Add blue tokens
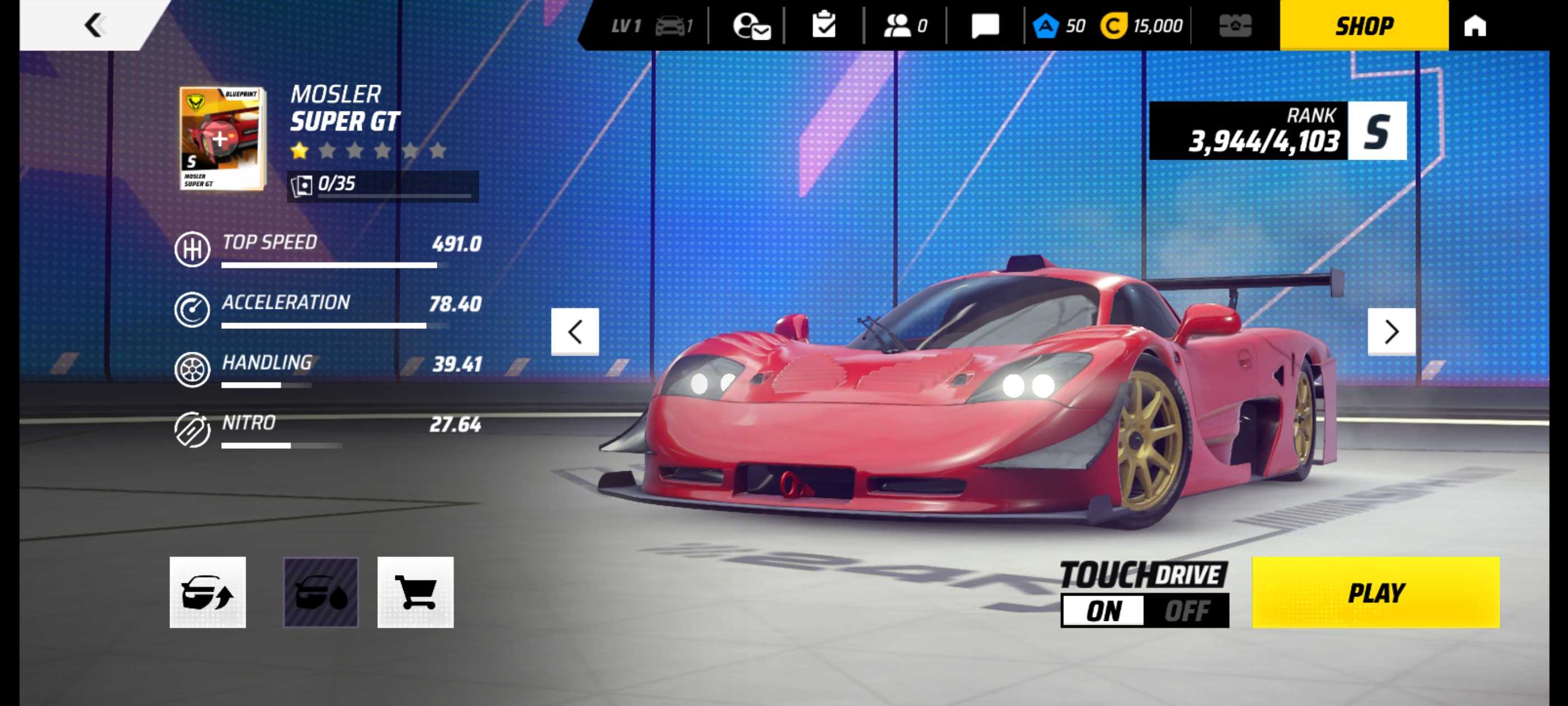 click(1058, 26)
